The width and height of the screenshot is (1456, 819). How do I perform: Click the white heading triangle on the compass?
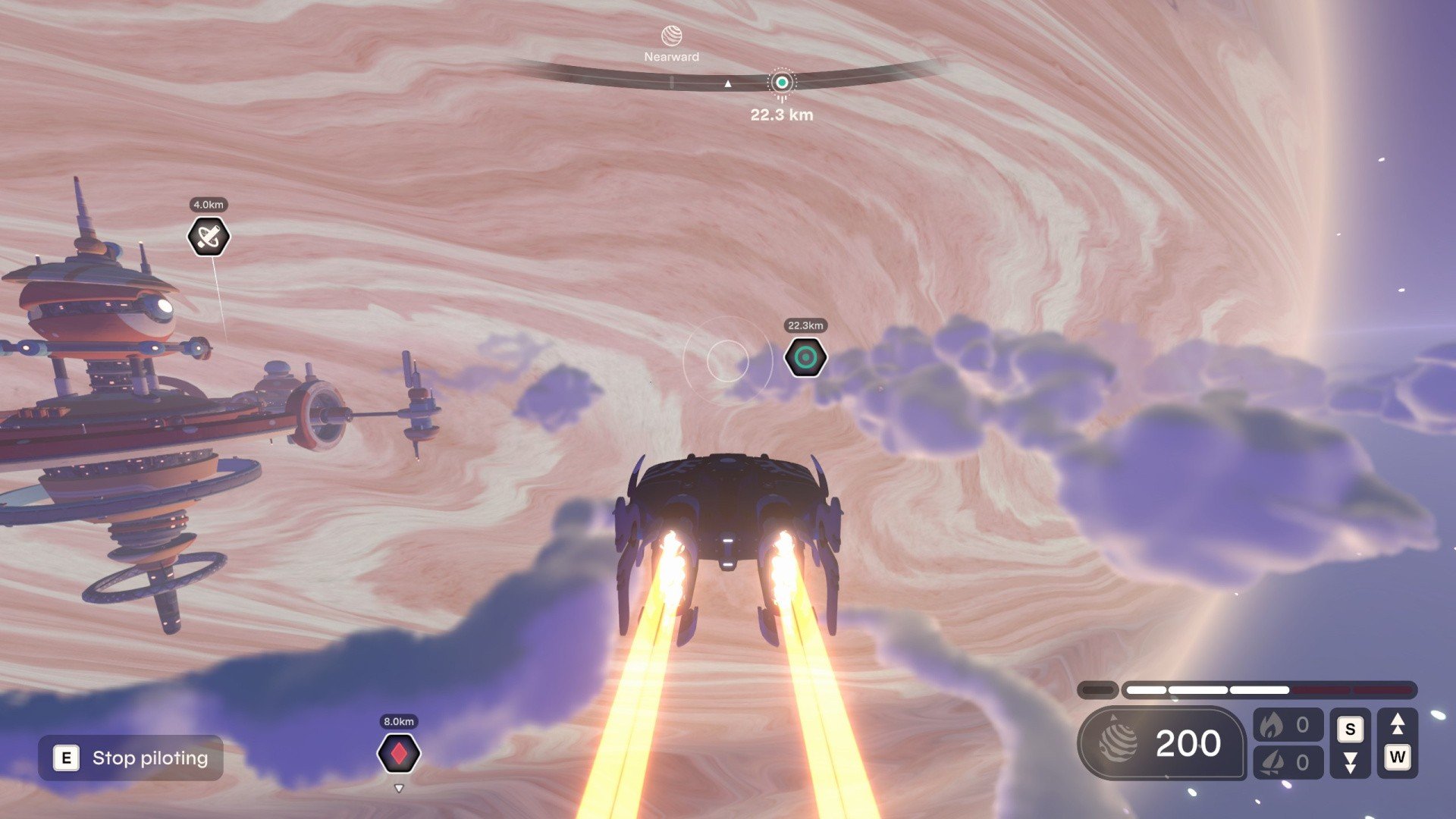pyautogui.click(x=726, y=82)
